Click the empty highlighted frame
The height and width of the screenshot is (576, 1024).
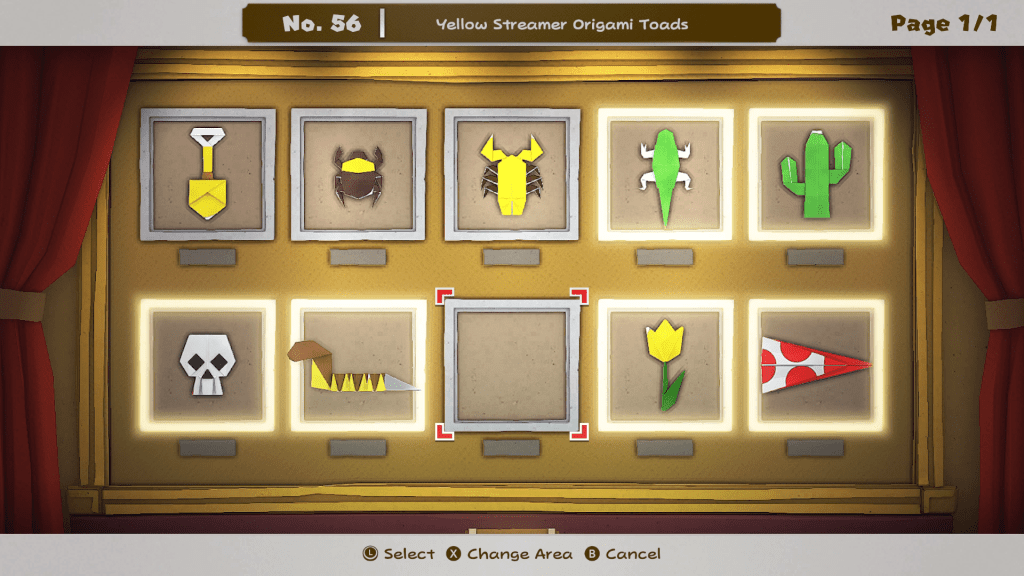[x=512, y=365]
